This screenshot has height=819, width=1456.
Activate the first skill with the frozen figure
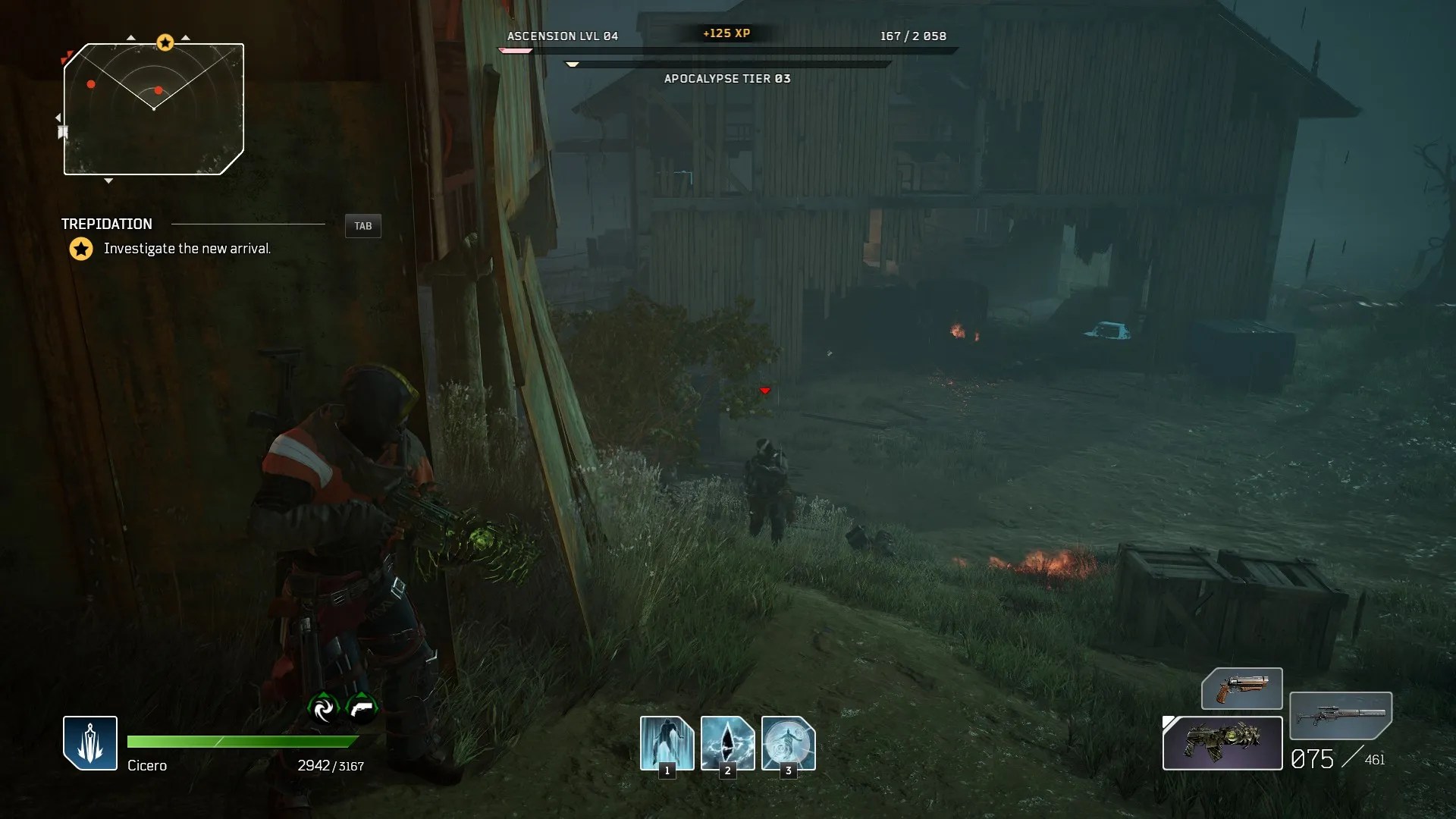point(667,742)
